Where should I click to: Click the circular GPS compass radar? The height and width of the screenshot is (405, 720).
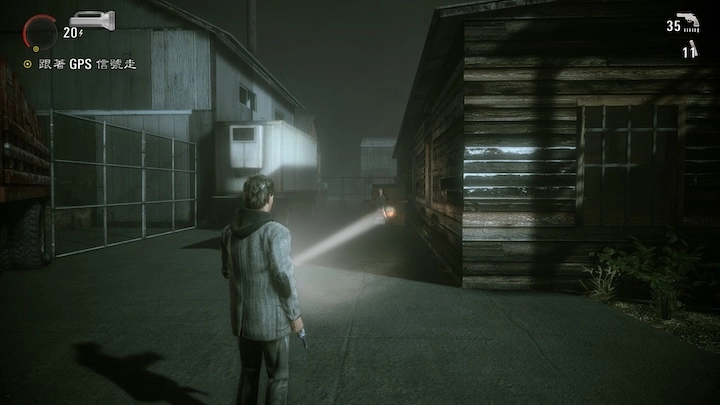(x=40, y=32)
